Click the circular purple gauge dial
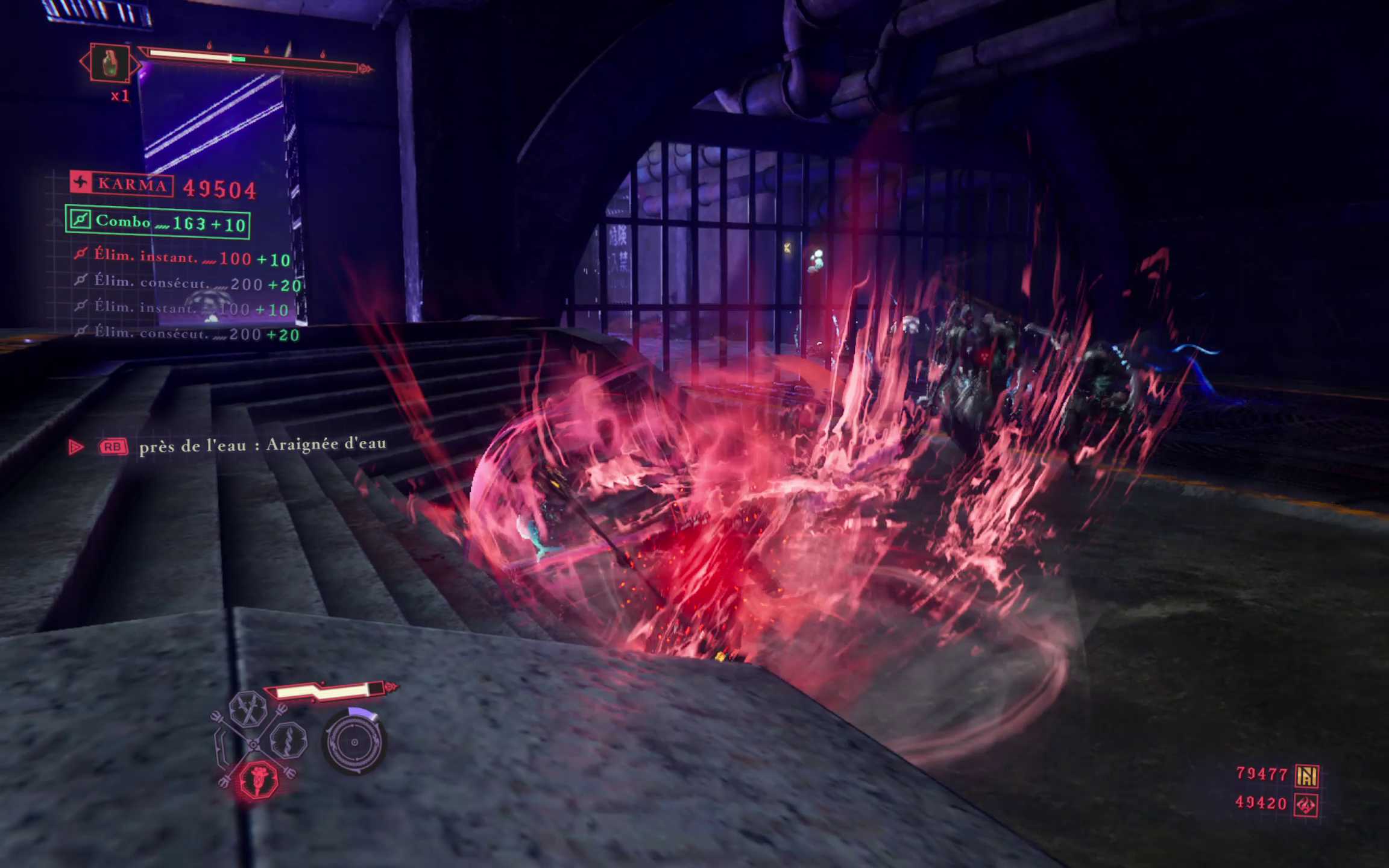 point(354,741)
